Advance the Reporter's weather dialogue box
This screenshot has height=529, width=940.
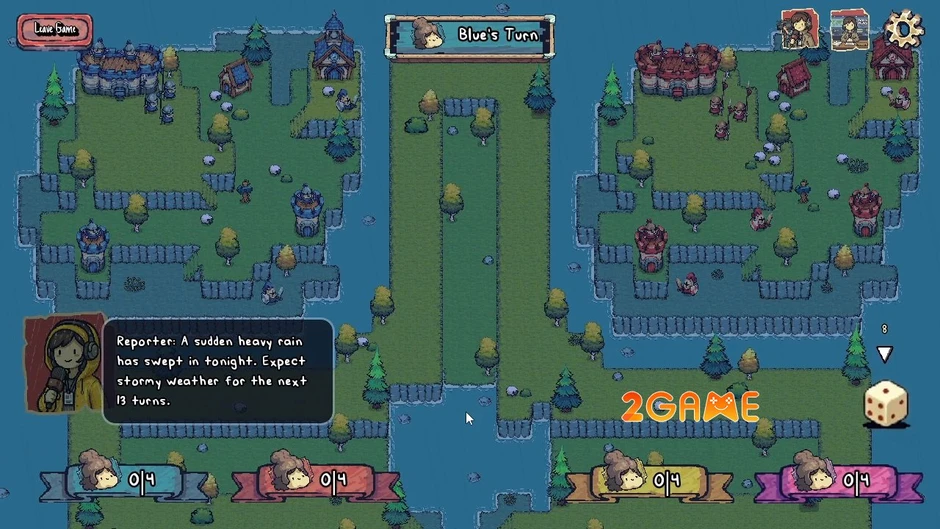pos(218,371)
